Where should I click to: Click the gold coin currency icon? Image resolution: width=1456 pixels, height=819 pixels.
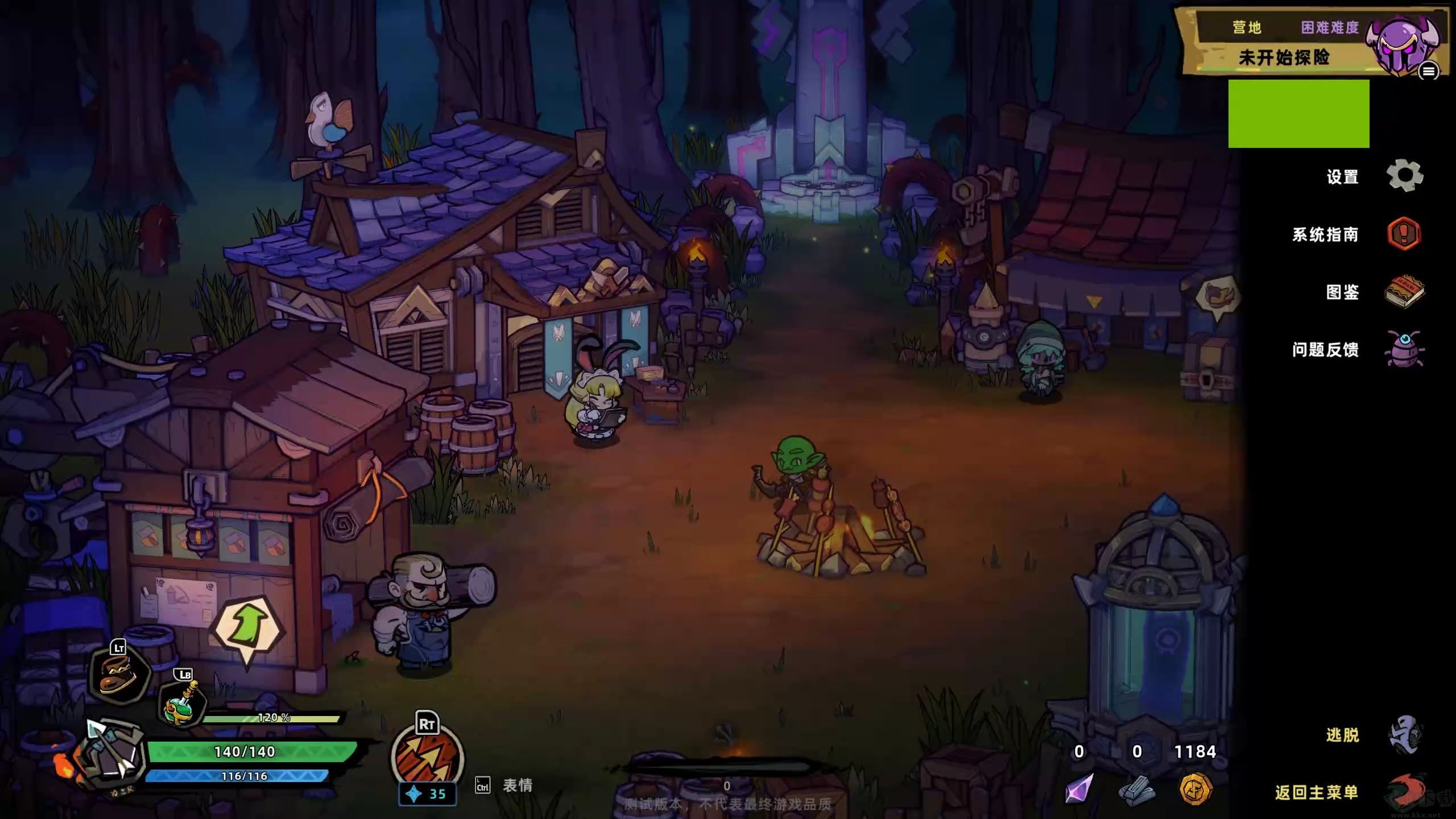tap(1196, 789)
